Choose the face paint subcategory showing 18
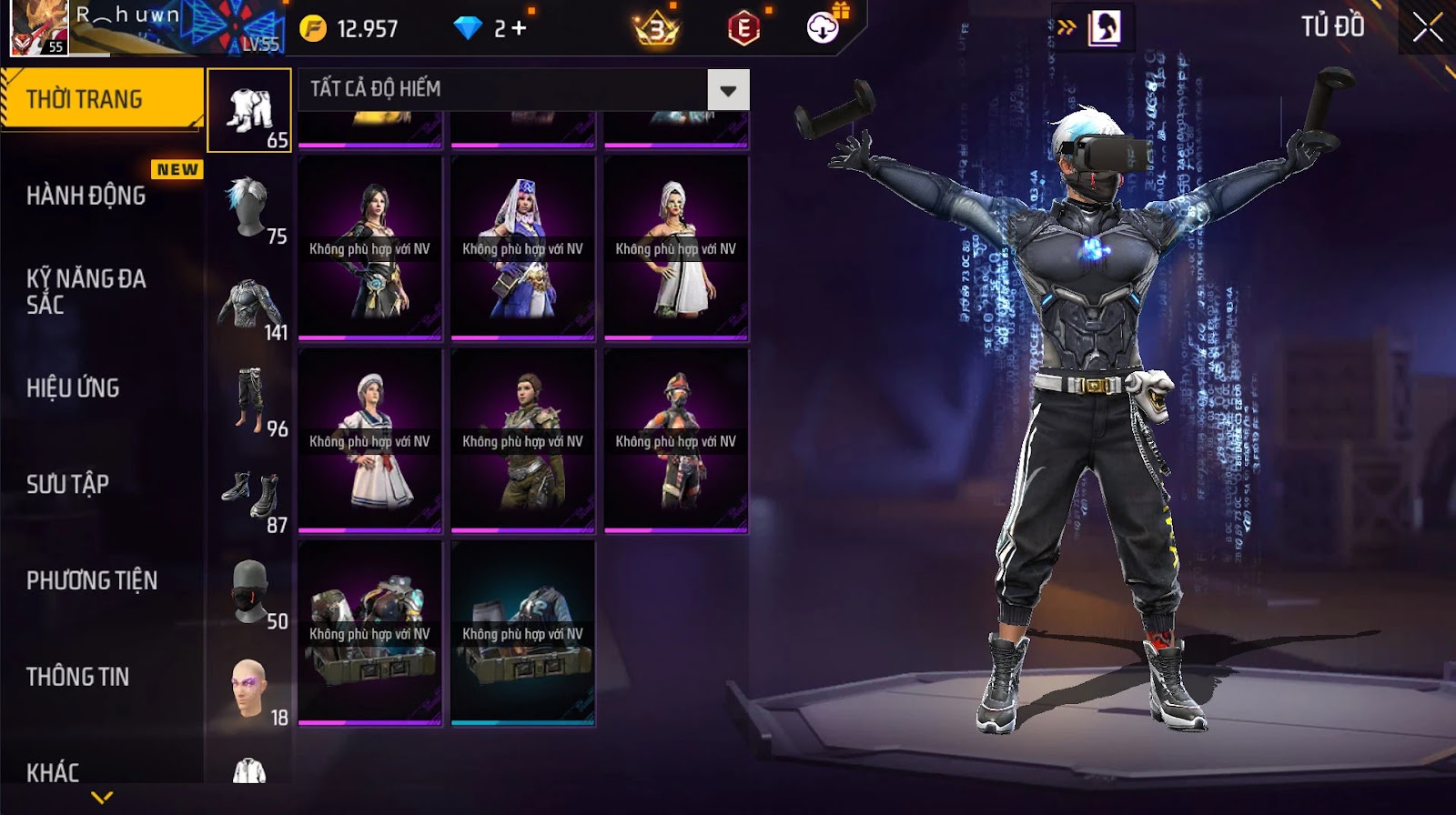This screenshot has height=815, width=1456. click(x=249, y=690)
